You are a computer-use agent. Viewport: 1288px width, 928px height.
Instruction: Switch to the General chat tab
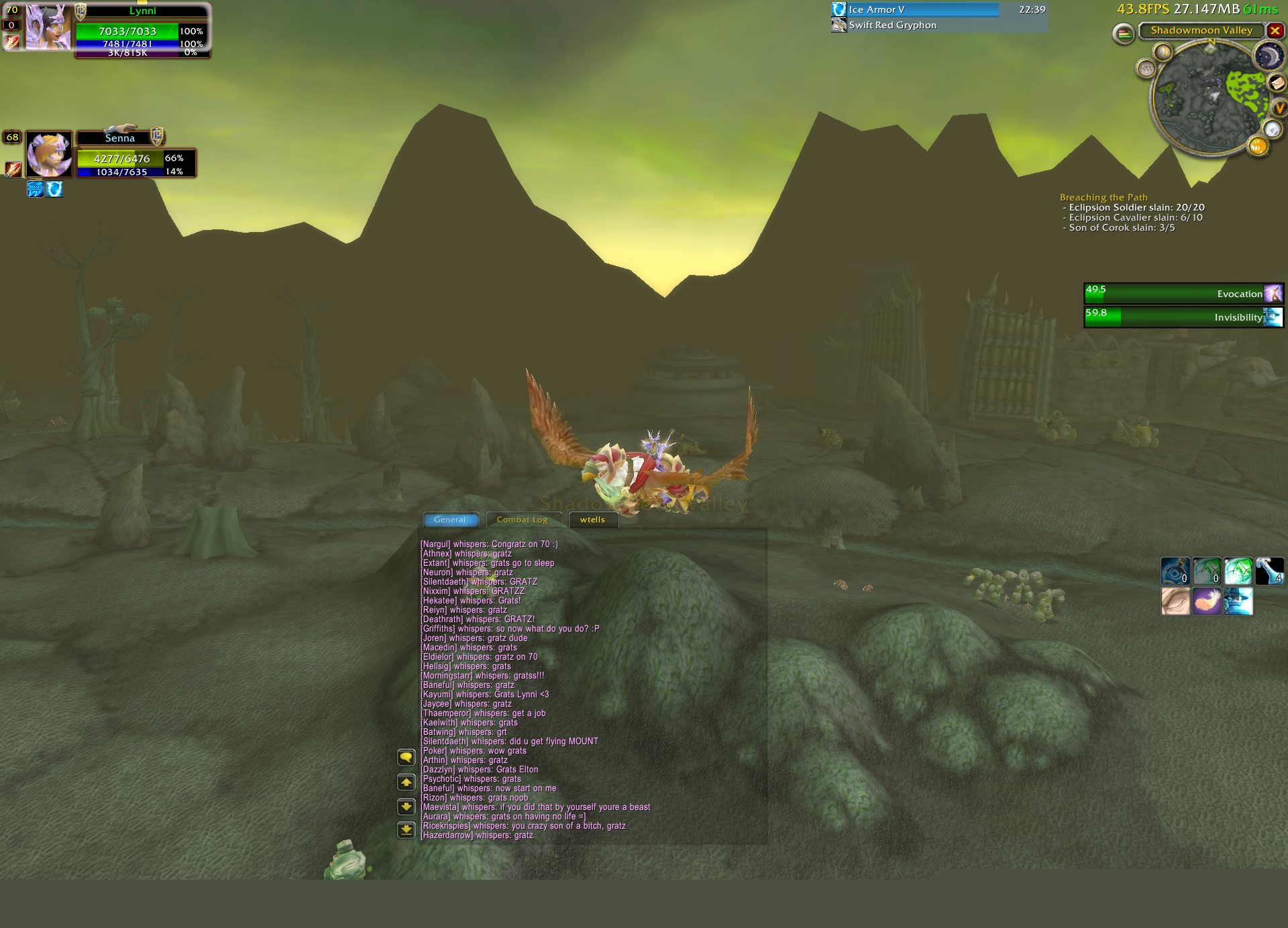450,520
